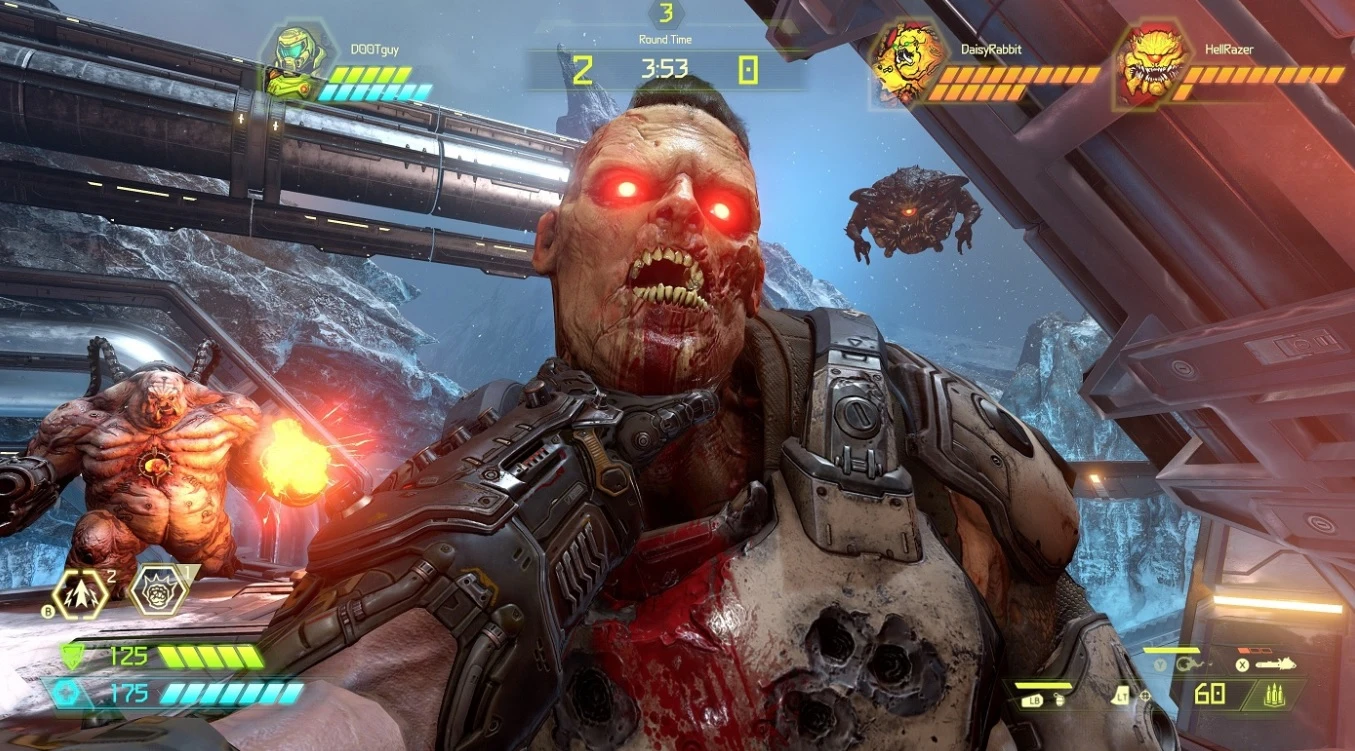Click the green armor shield icon
The image size is (1355, 751).
click(x=72, y=656)
